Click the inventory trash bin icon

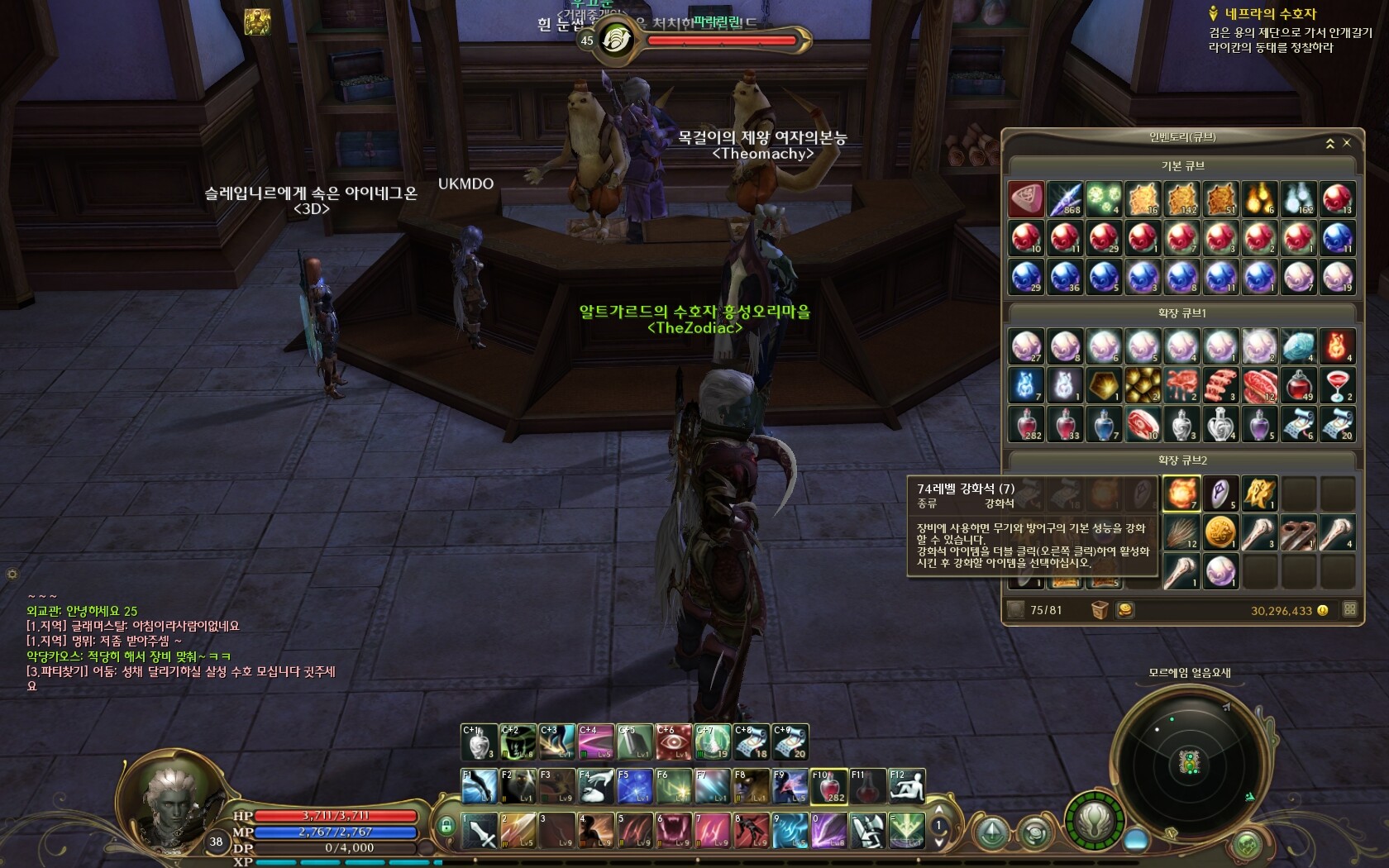pyautogui.click(x=1100, y=610)
